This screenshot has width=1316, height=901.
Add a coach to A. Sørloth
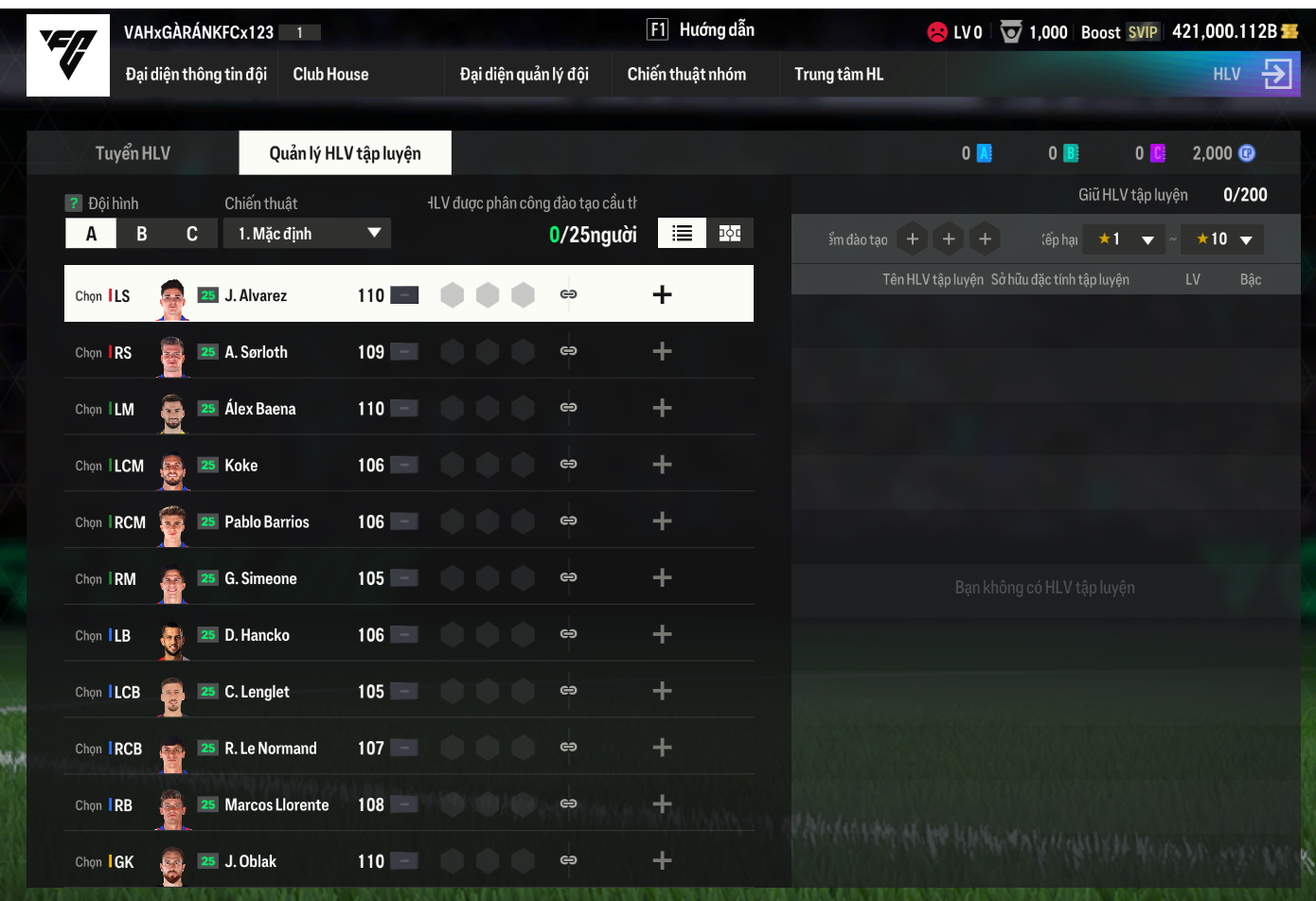(662, 352)
